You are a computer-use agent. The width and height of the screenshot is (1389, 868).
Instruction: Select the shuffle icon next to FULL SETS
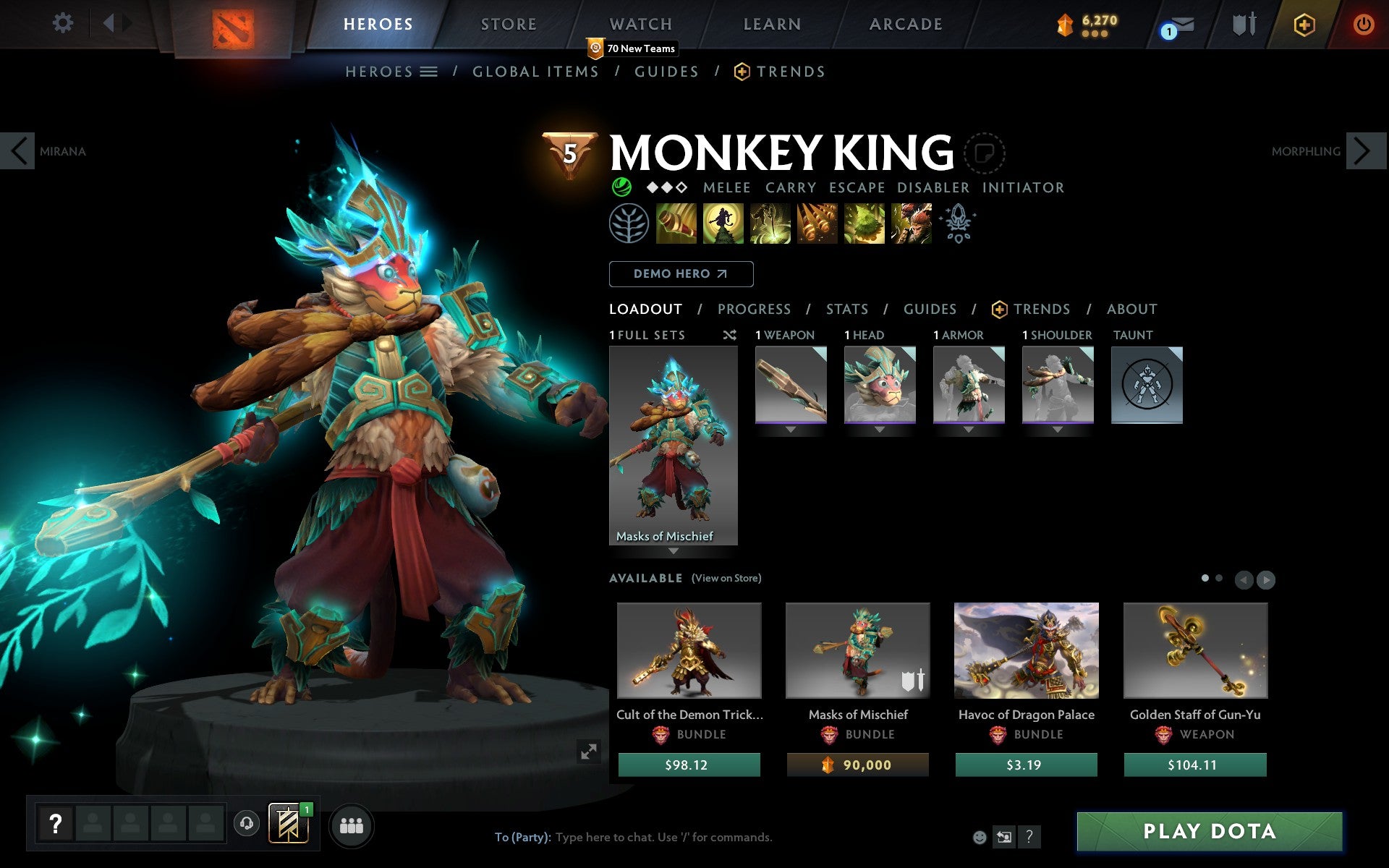(x=729, y=335)
